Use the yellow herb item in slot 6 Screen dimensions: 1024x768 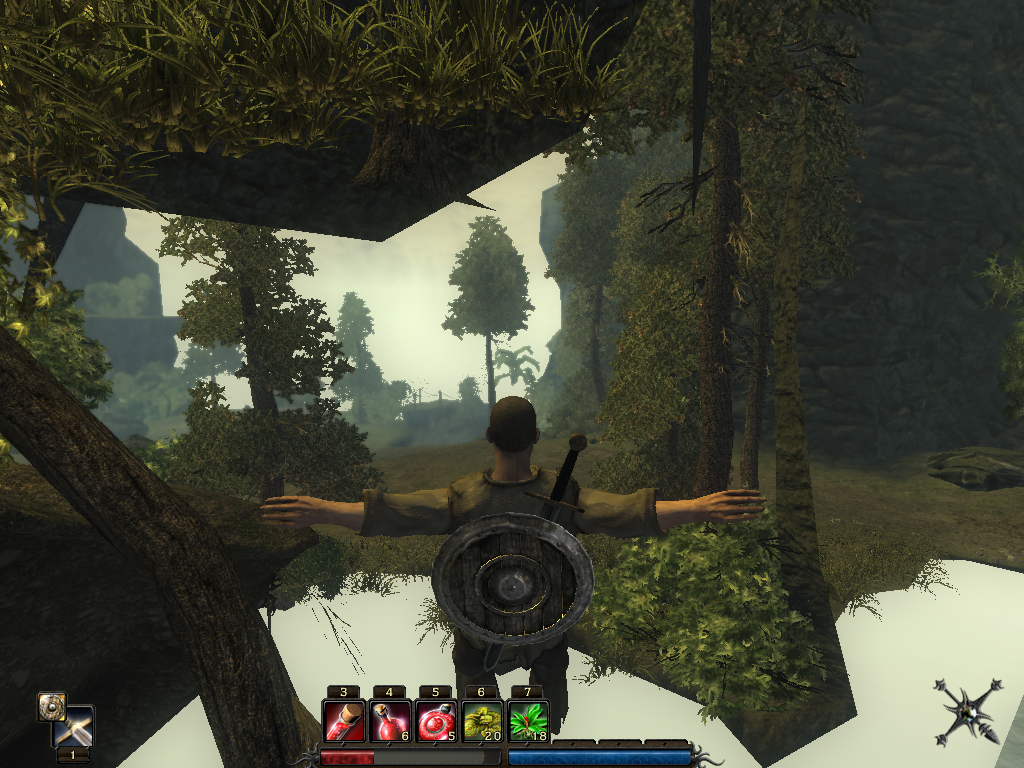coord(481,721)
